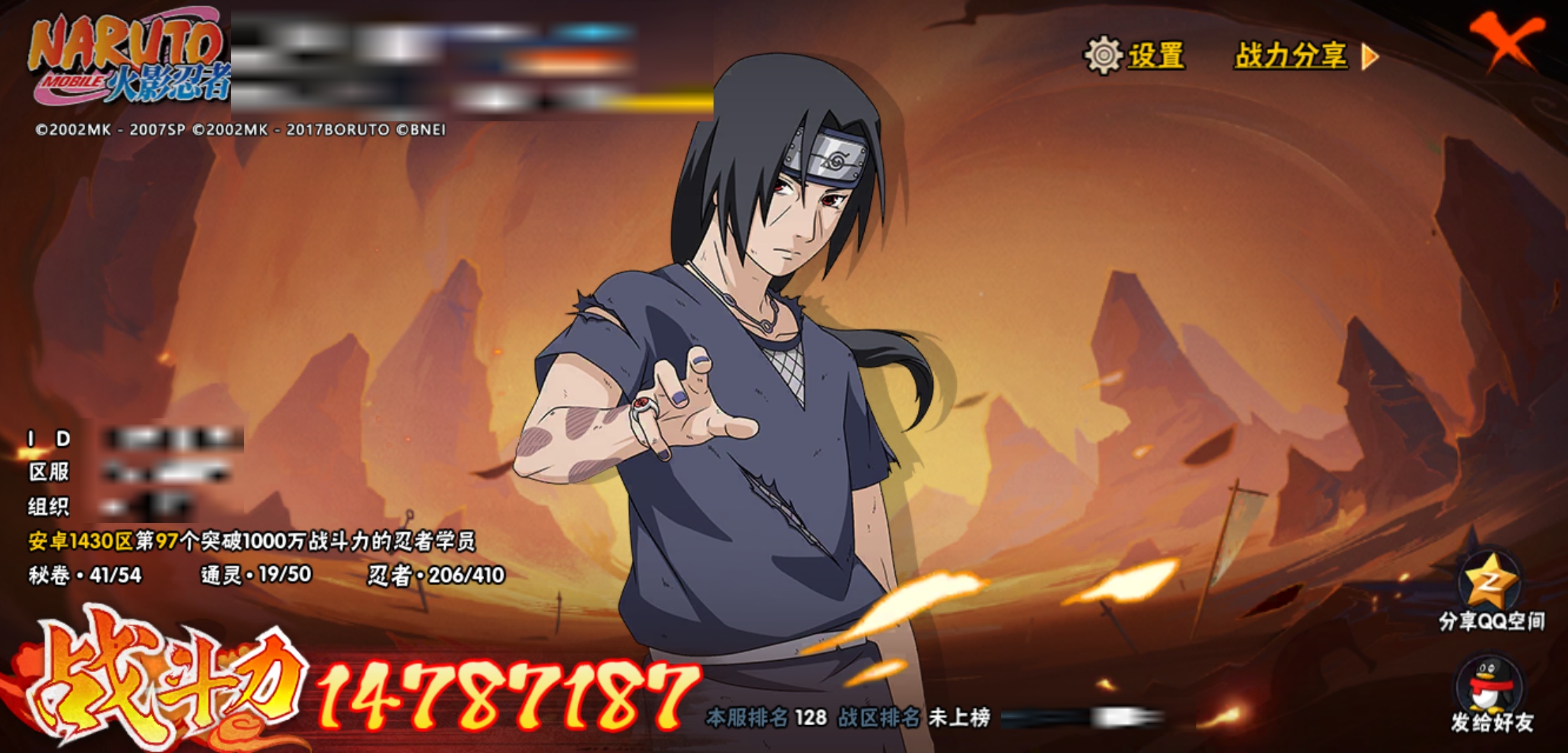Close the power share screen

tap(1505, 40)
